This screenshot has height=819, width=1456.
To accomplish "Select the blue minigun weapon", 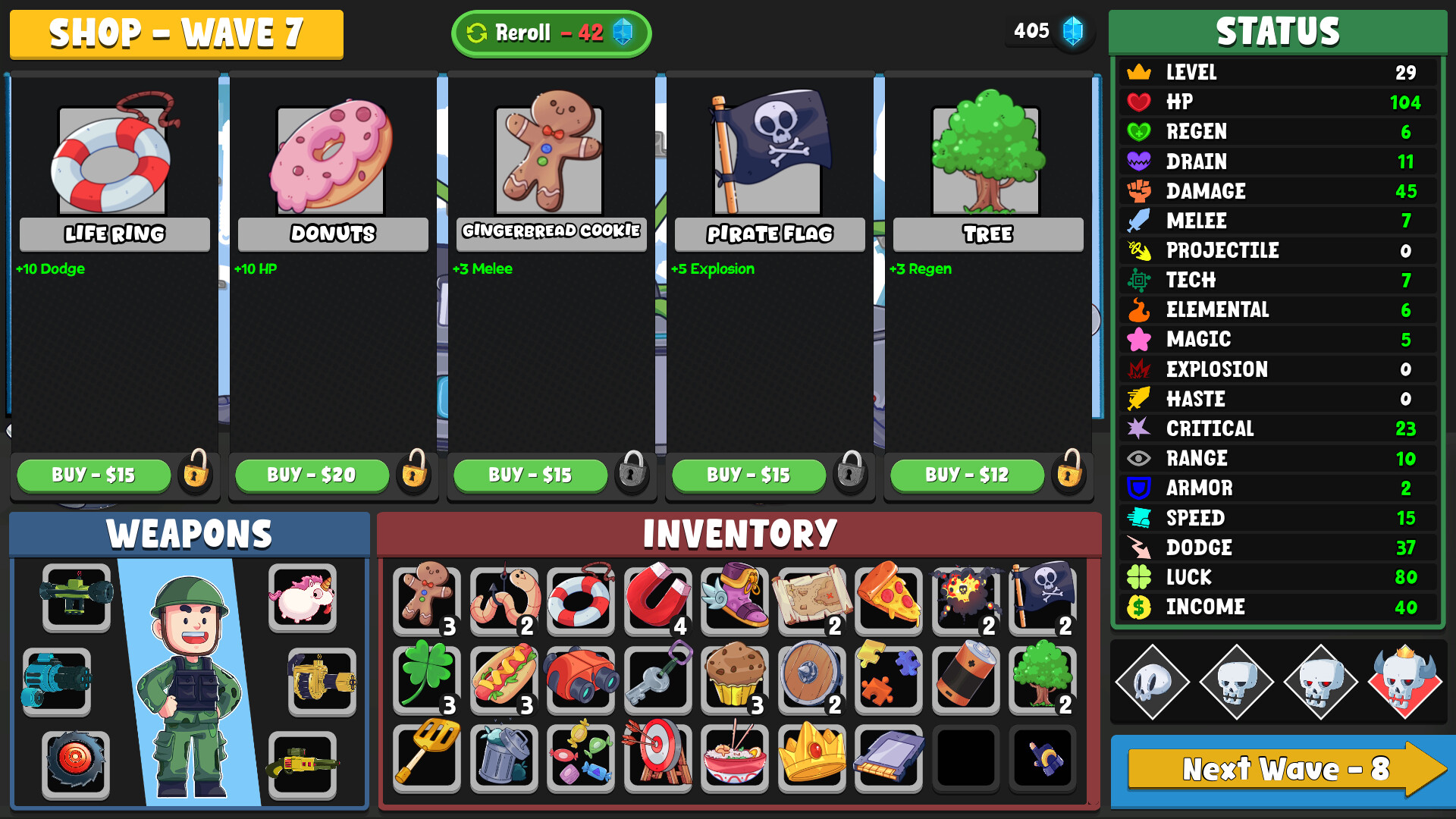I will 57,681.
